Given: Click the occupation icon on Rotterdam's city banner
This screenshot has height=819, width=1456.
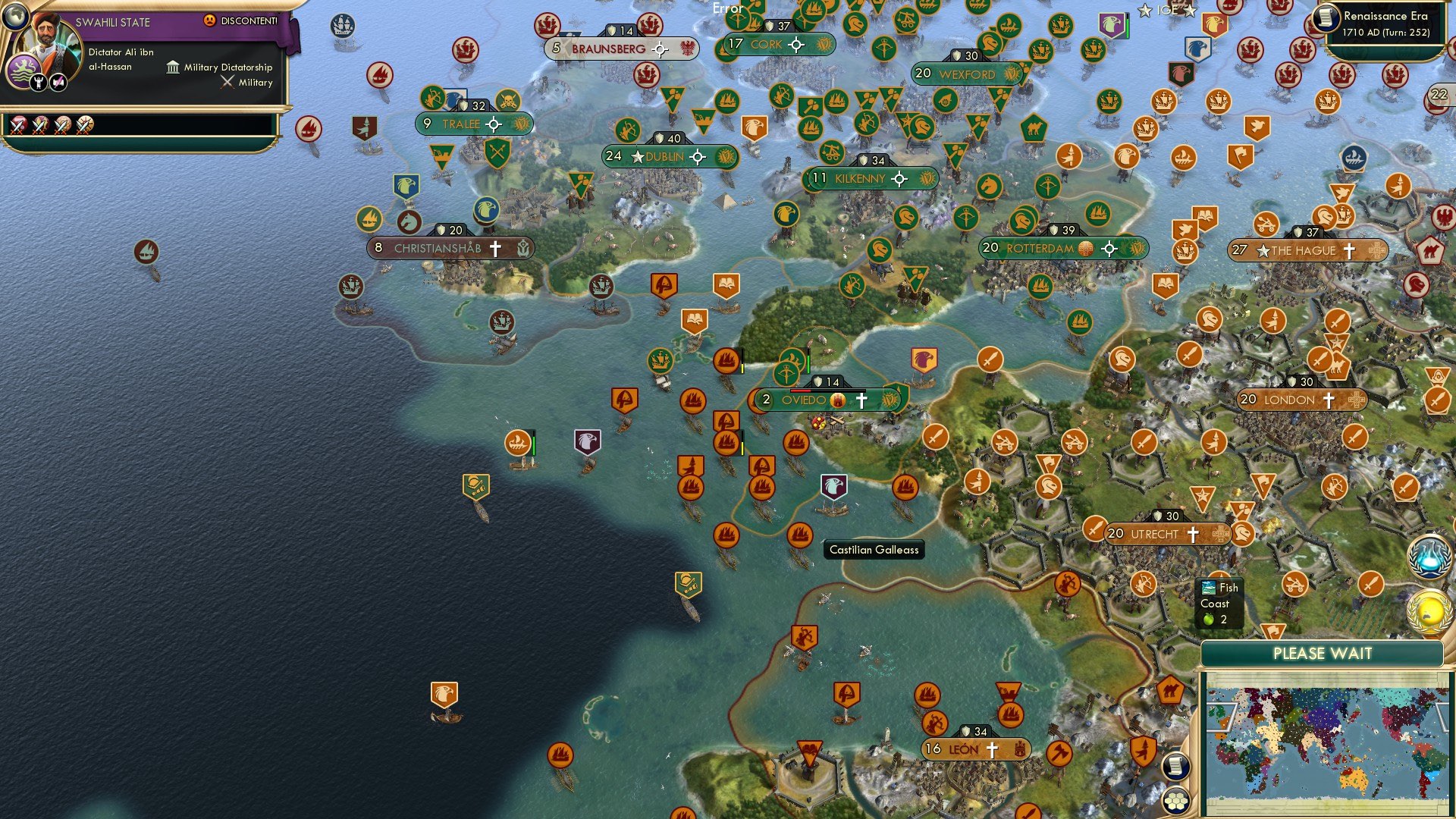Looking at the screenshot, I should (x=1086, y=248).
